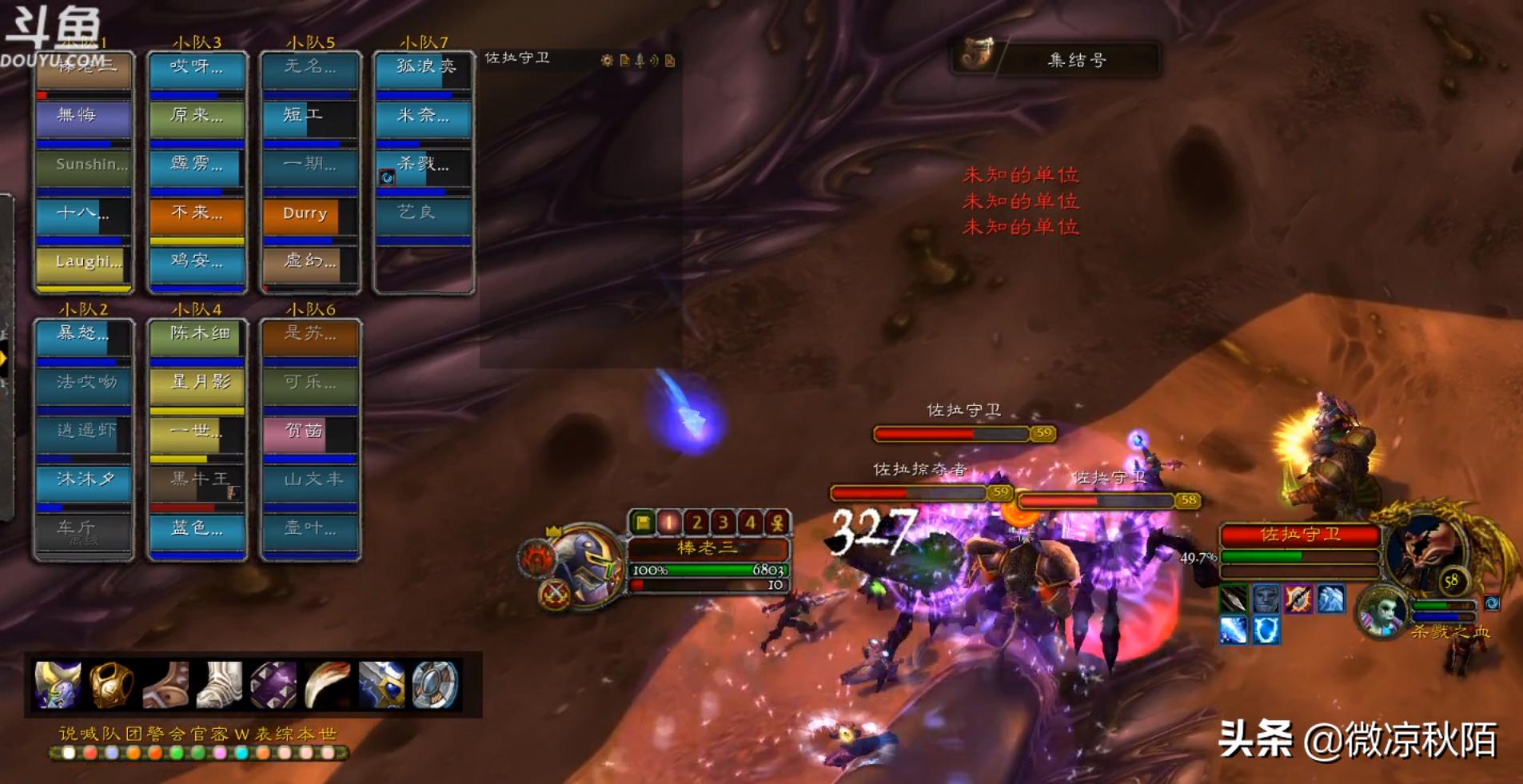Switch to the 综 chat tab
Image resolution: width=1523 pixels, height=784 pixels.
(285, 731)
